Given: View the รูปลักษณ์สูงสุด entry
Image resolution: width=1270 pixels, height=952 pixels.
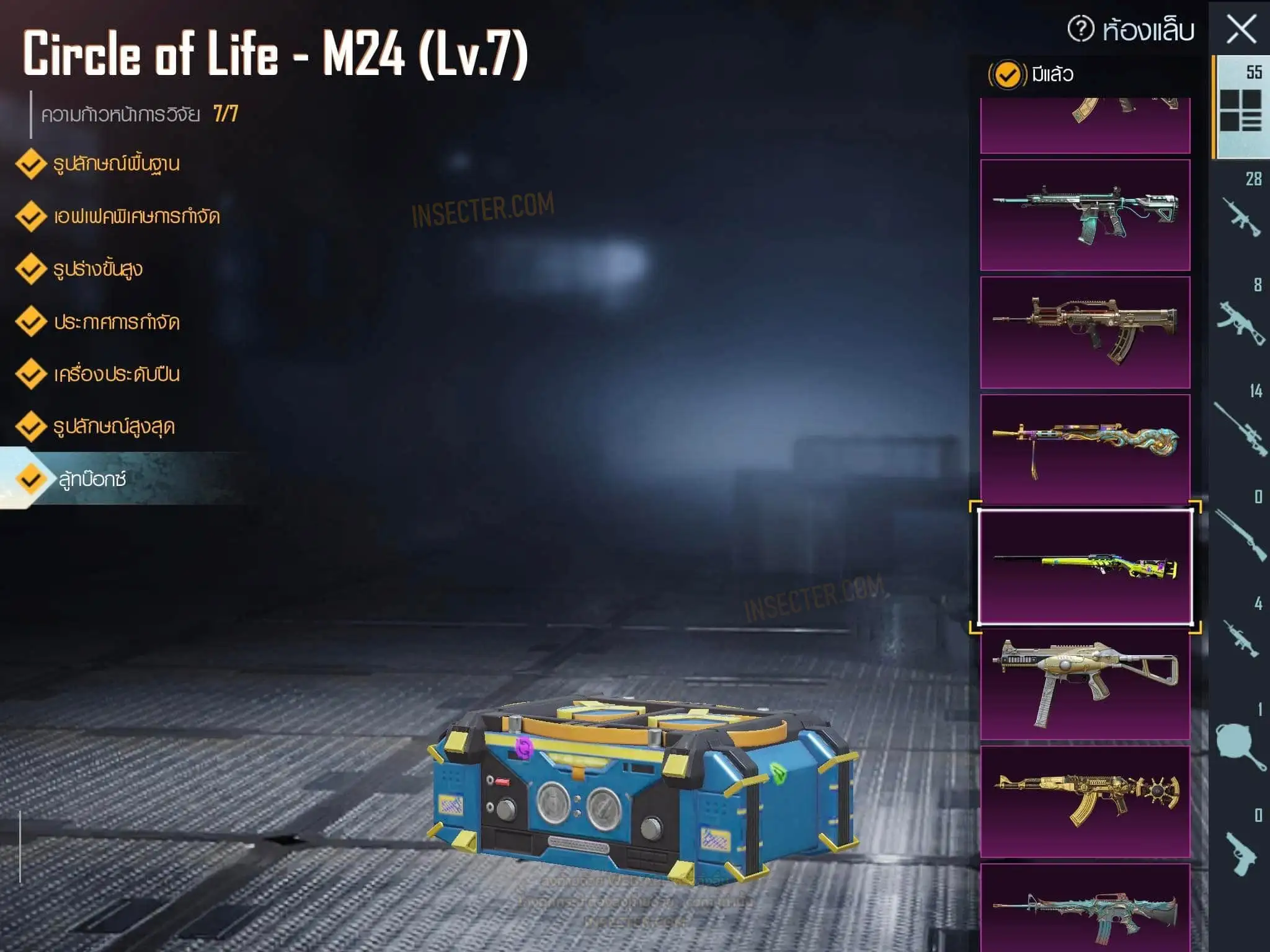Looking at the screenshot, I should click(x=113, y=426).
